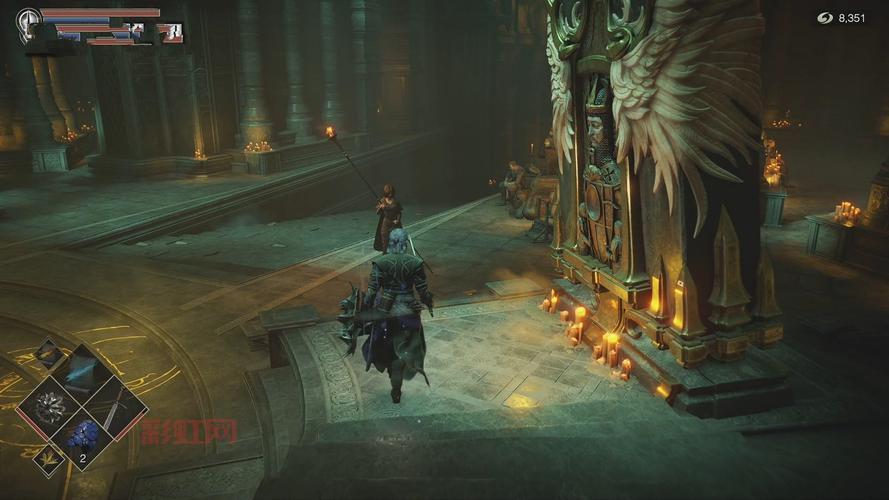Click the small golden leaf item slot
Image resolution: width=889 pixels, height=500 pixels.
(x=47, y=461)
